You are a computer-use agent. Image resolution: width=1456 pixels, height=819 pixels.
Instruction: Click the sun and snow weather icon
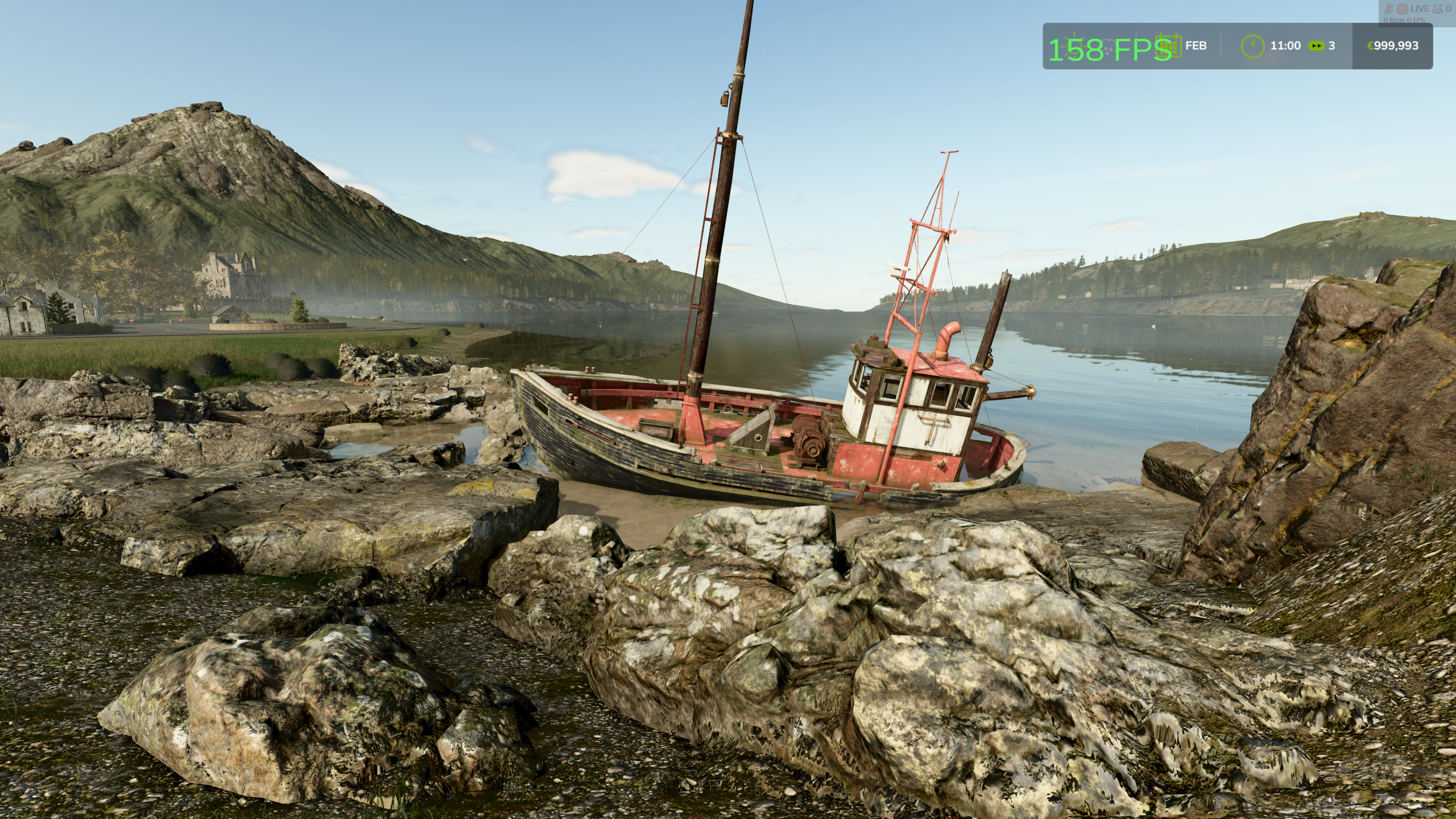[x=1083, y=45]
